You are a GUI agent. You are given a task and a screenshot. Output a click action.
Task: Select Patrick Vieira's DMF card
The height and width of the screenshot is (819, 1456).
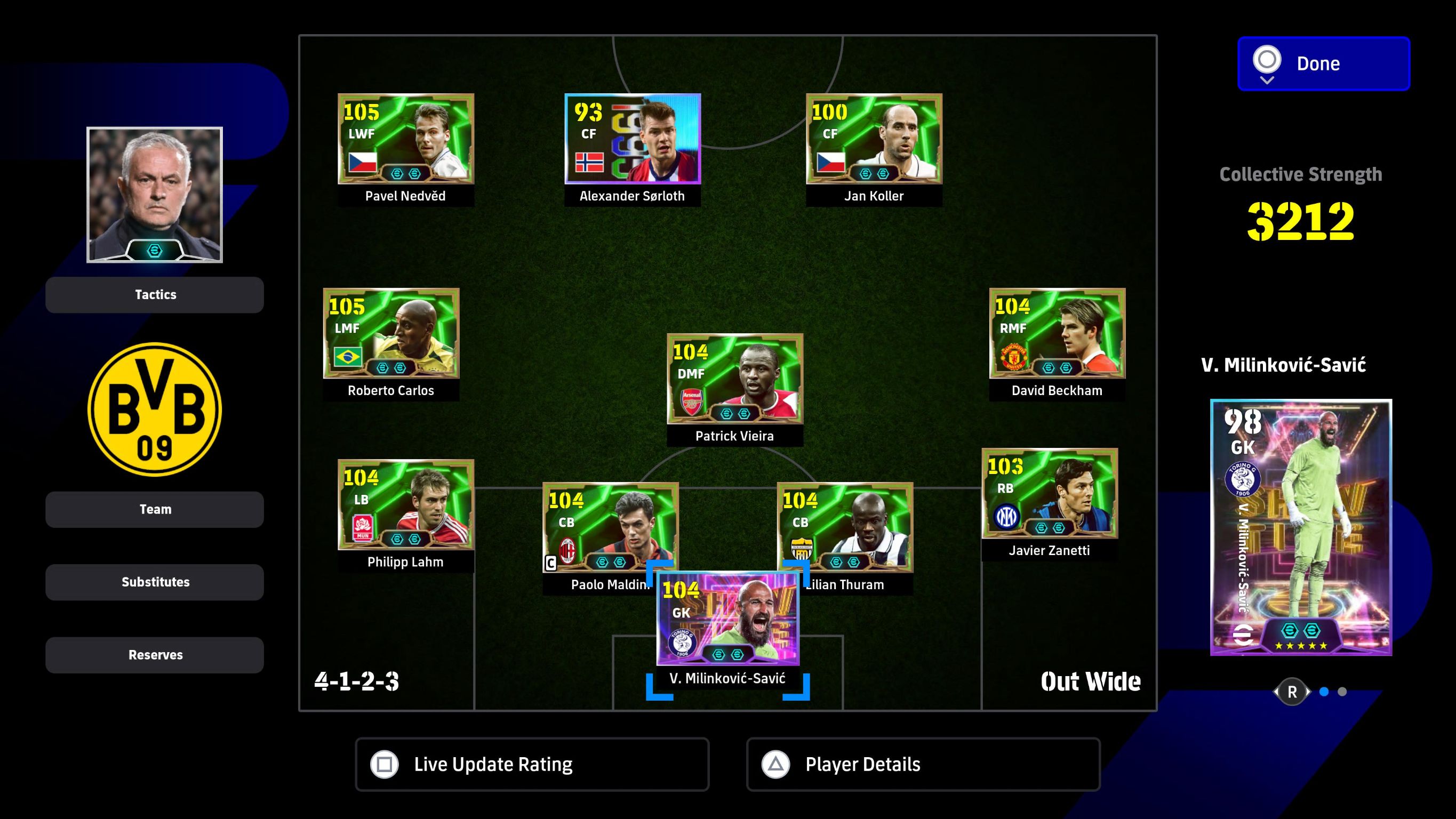(x=734, y=379)
